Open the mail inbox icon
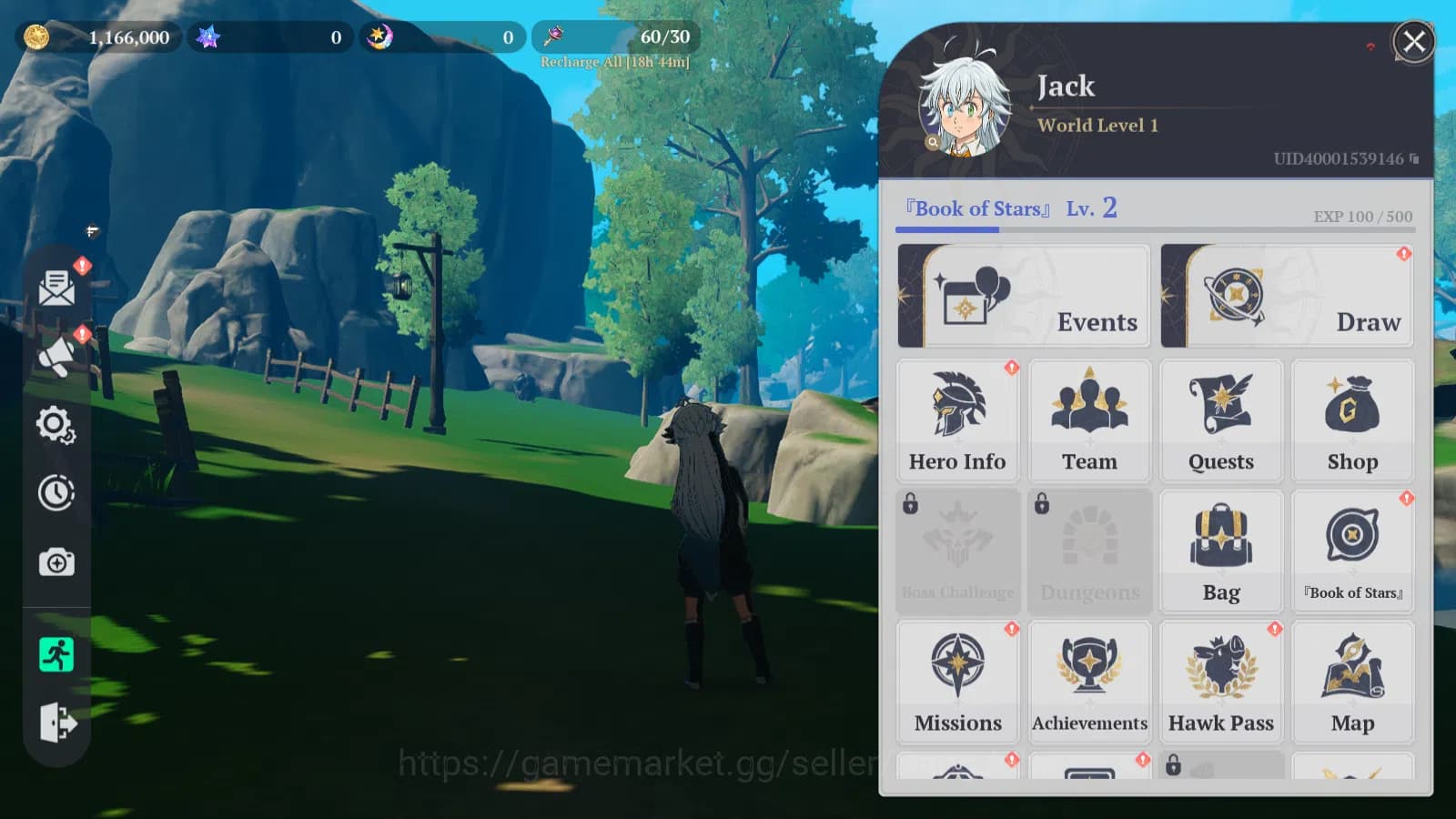1456x819 pixels. point(56,288)
